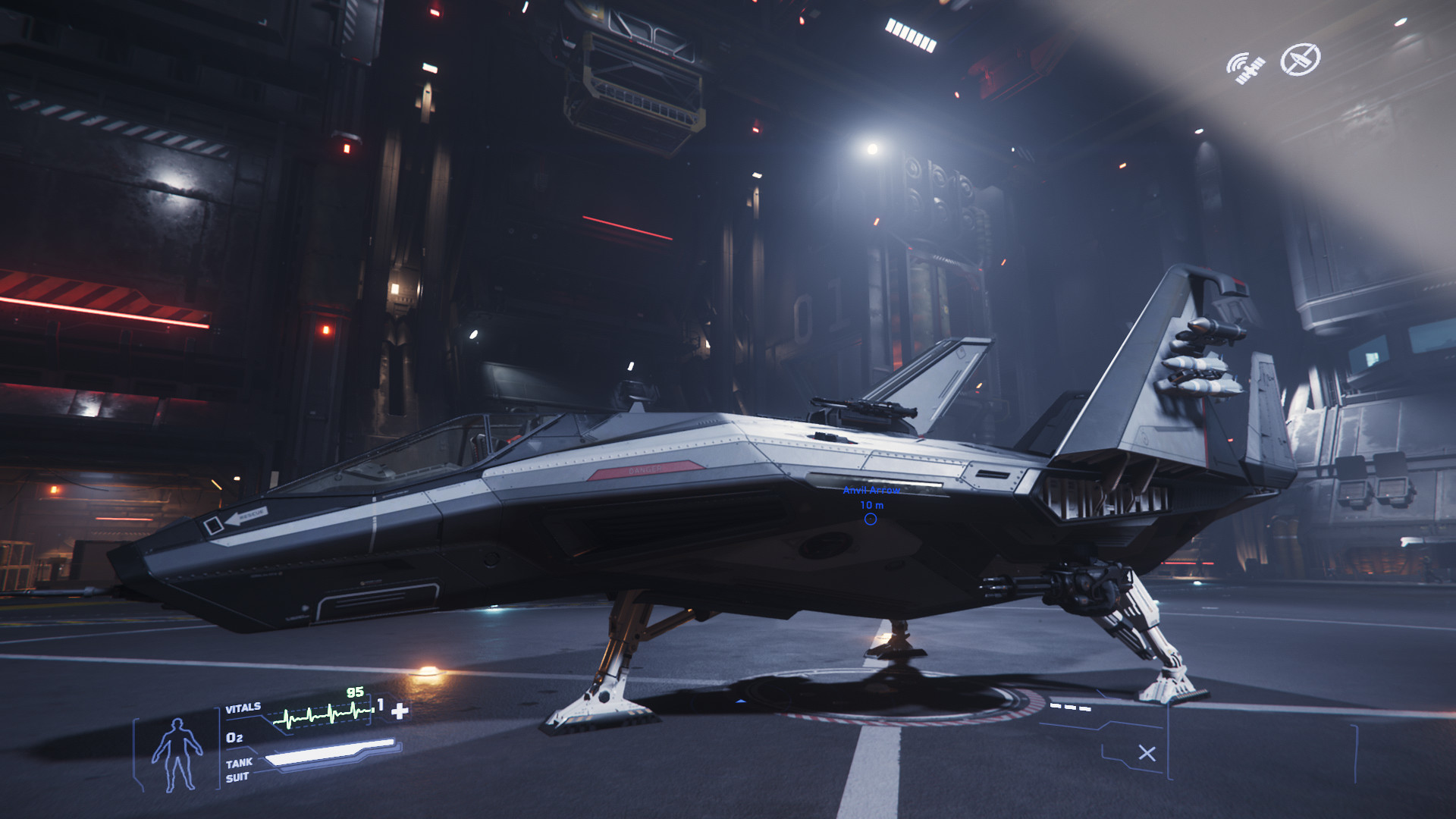1456x819 pixels.
Task: Select the Anvil Arrow ship marker
Action: pyautogui.click(x=871, y=519)
